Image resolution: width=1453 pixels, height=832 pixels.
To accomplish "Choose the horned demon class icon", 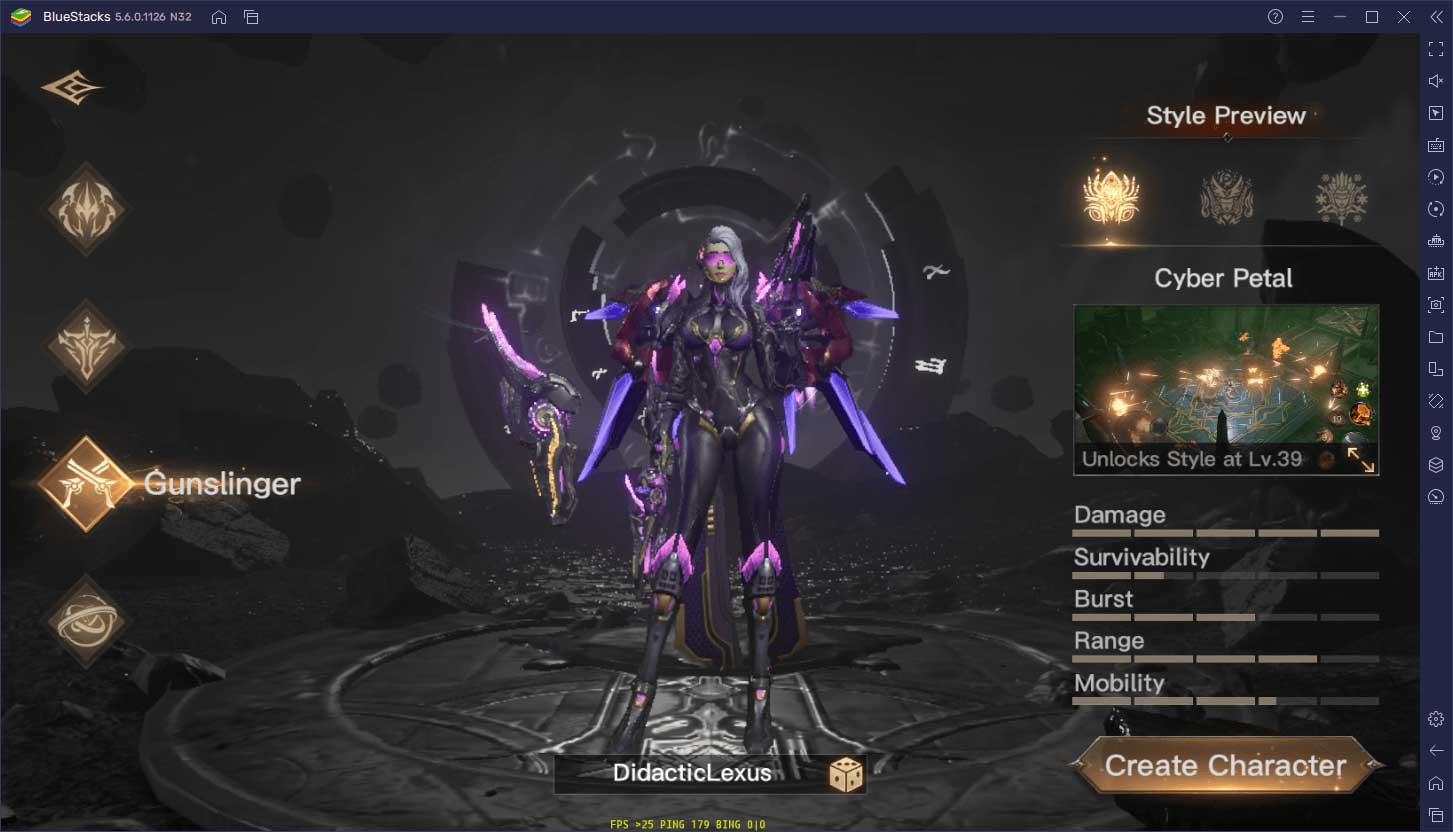I will pos(85,210).
